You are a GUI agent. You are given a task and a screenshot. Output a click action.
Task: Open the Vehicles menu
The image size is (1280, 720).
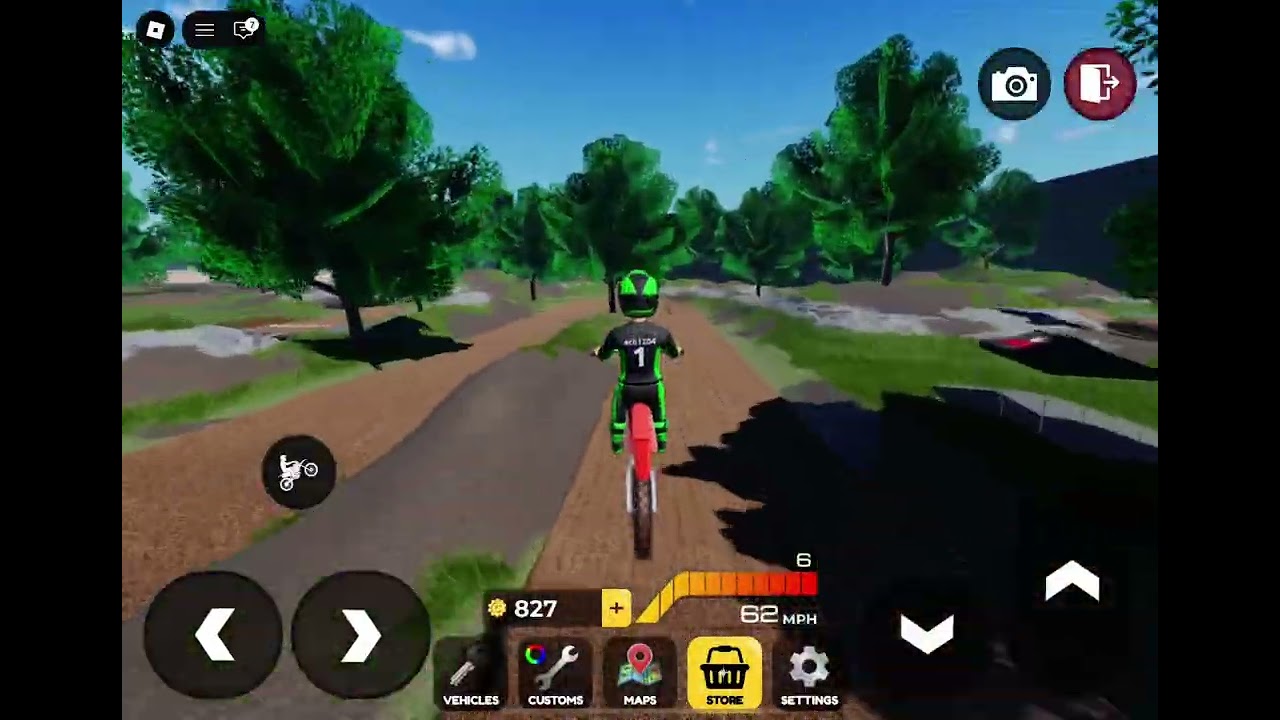point(470,674)
